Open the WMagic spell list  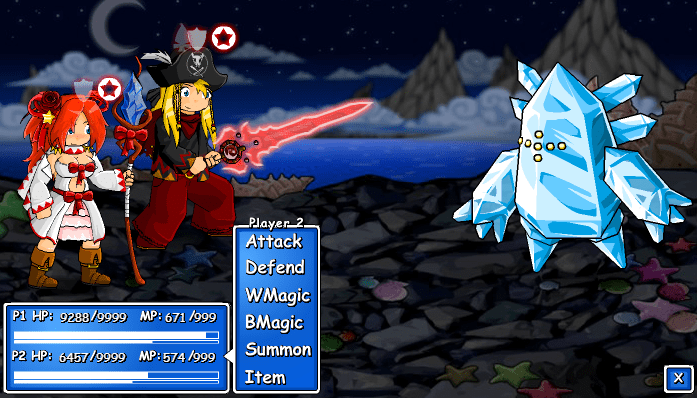click(277, 295)
